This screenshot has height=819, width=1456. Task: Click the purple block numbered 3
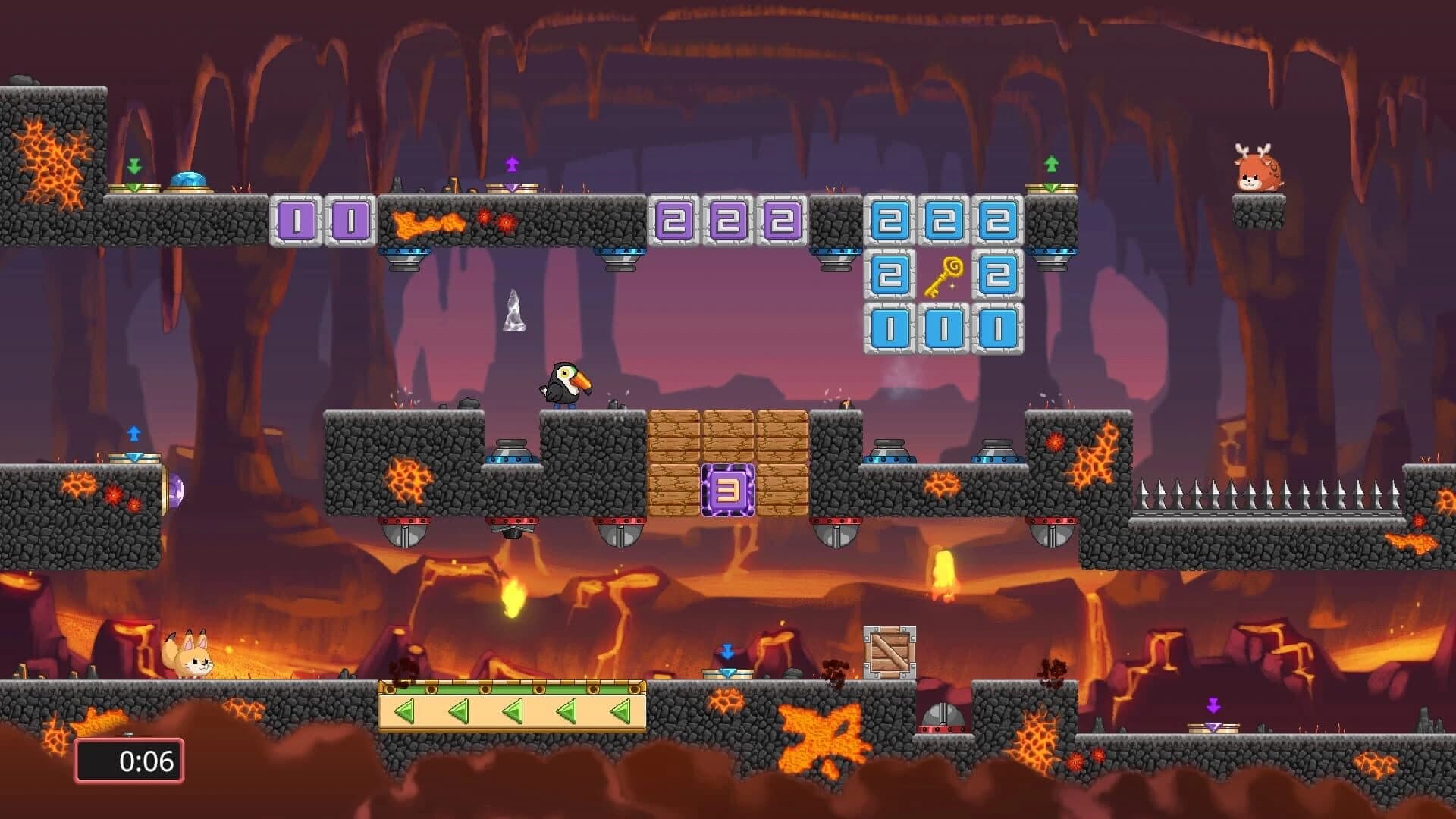tap(729, 489)
